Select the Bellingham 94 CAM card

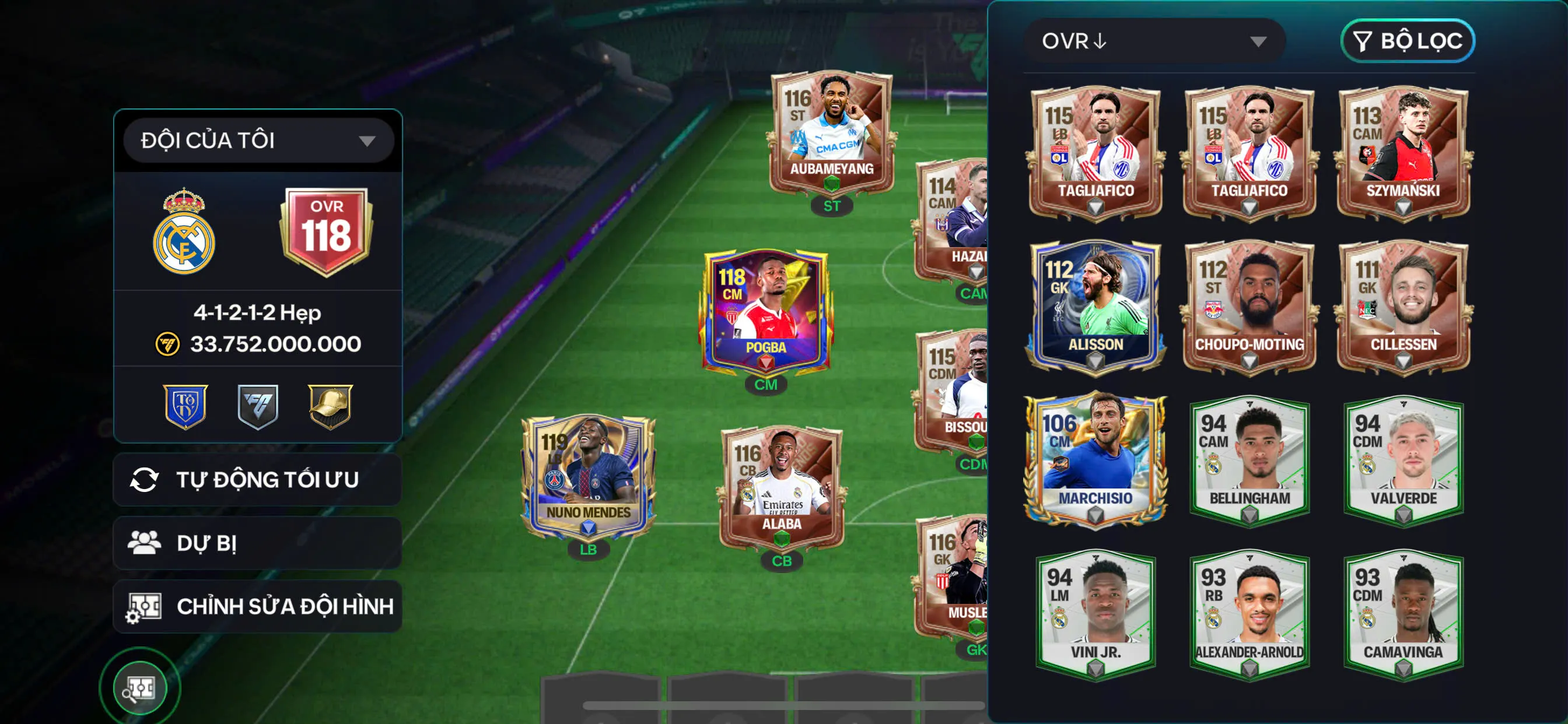1249,460
